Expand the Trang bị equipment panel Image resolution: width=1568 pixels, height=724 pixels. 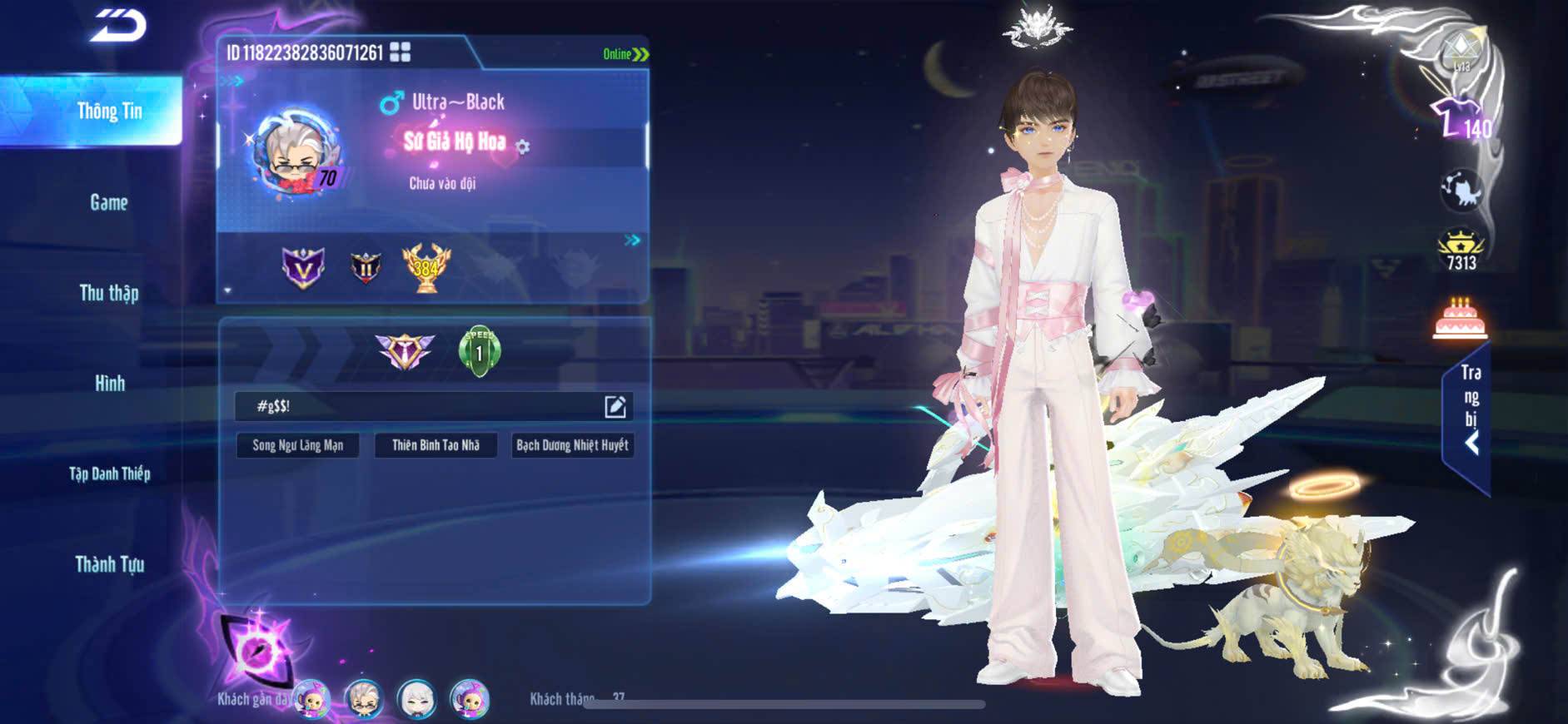(x=1470, y=408)
